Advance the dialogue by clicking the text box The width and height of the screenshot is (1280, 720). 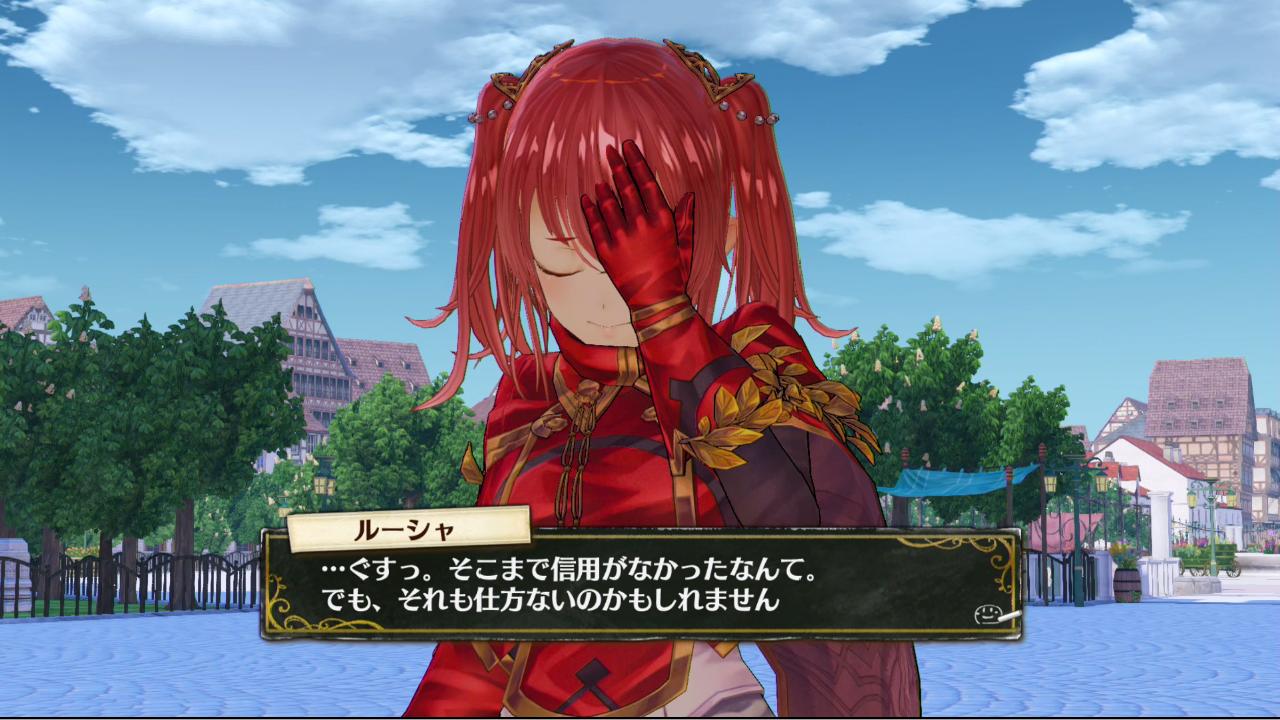point(640,585)
